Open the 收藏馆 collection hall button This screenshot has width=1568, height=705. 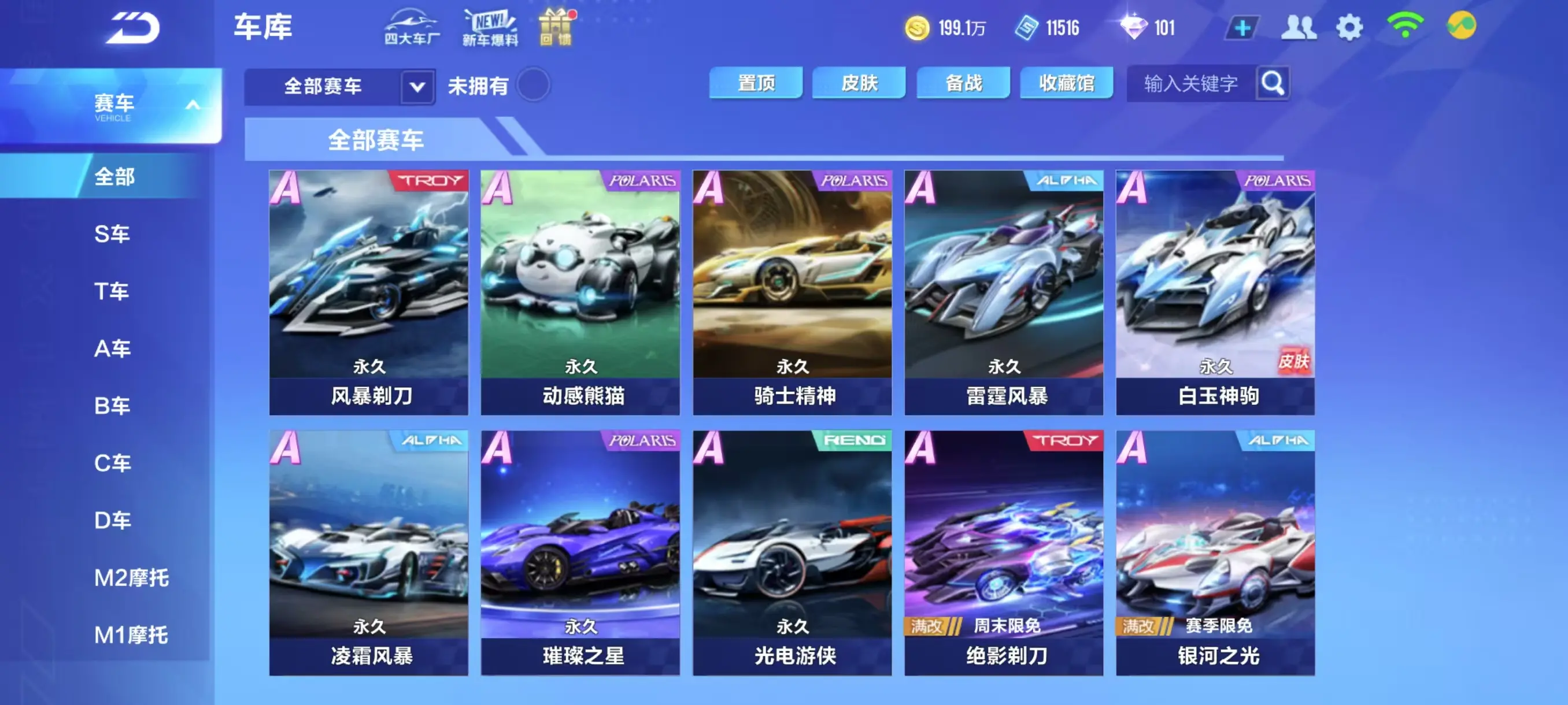(1066, 83)
